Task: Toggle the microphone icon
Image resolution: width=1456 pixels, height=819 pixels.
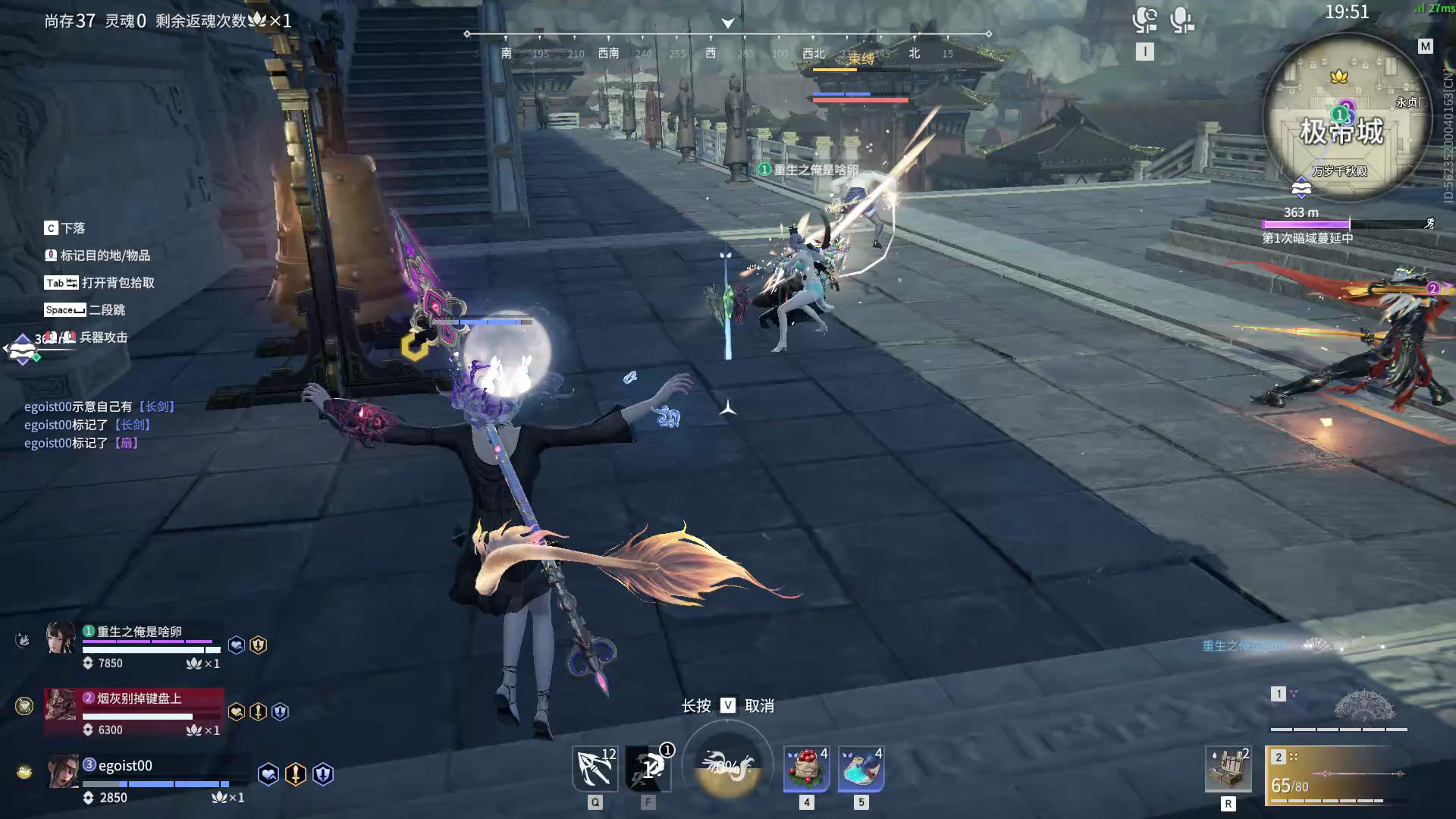Action: (1181, 20)
